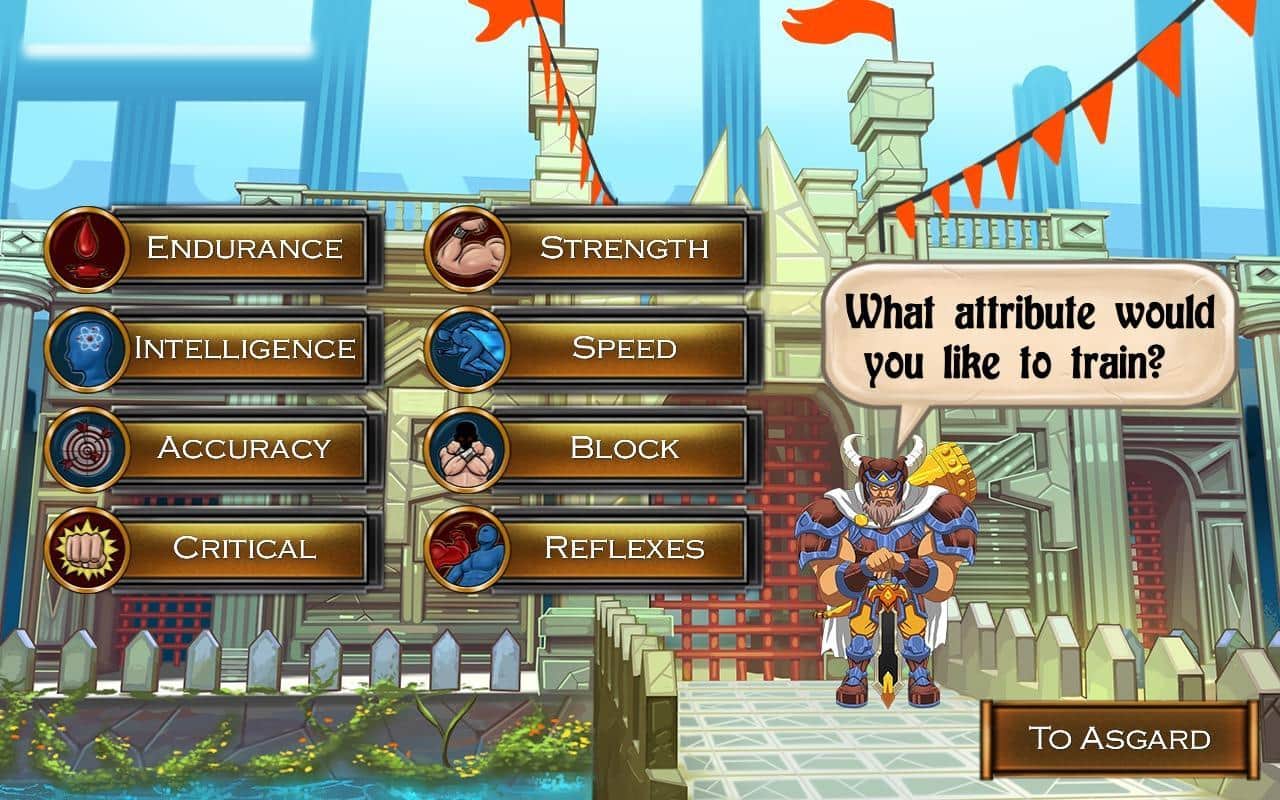Choose the dodging figure Reflexes icon
Viewport: 1280px width, 800px height.
tap(467, 549)
